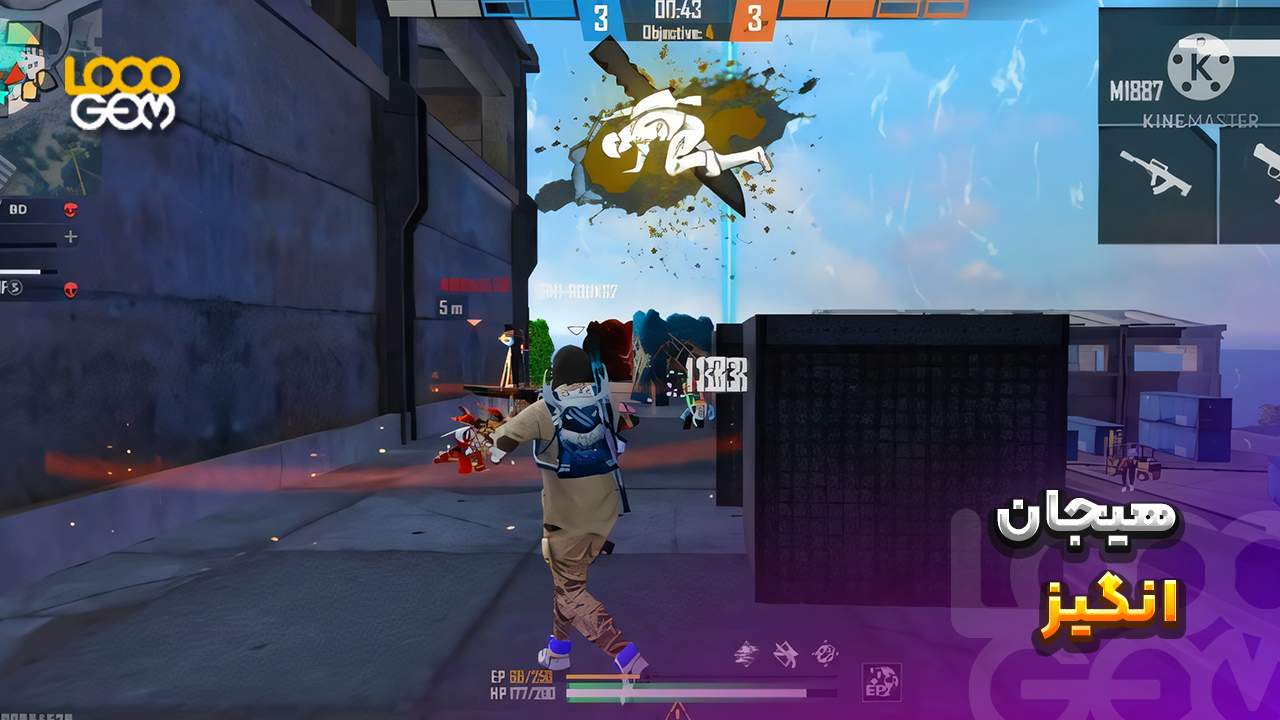Click the LOOO GEM logo overlay
This screenshot has width=1280, height=720.
coord(122,92)
